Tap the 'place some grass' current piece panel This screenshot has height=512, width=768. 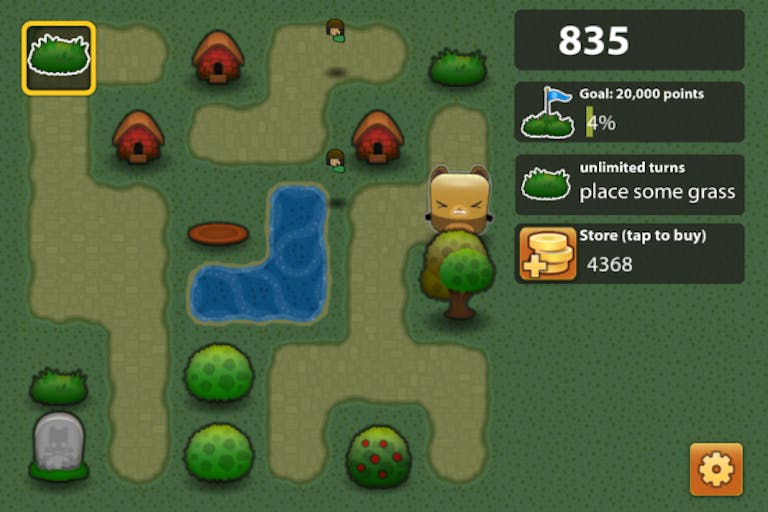[629, 184]
